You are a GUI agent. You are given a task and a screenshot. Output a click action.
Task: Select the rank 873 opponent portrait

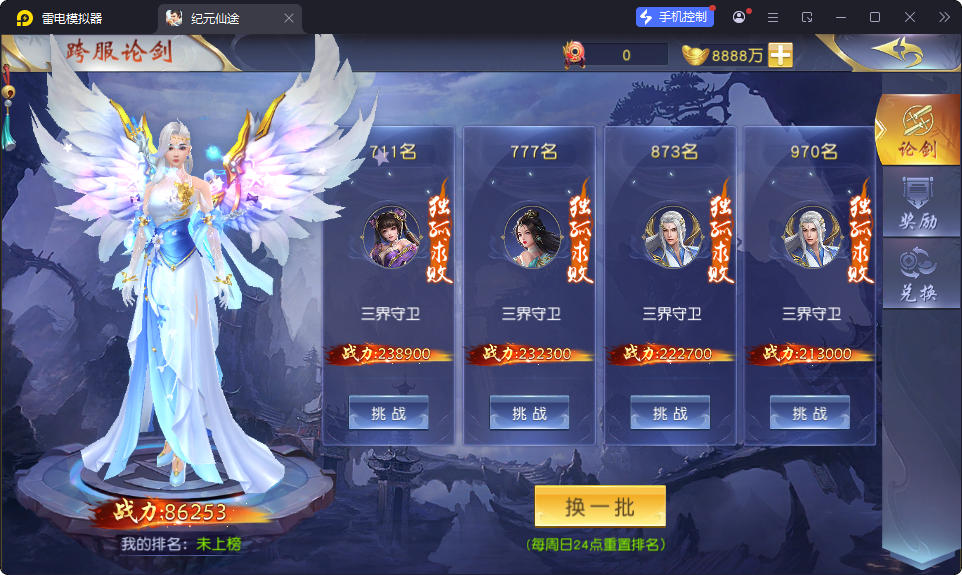[670, 238]
